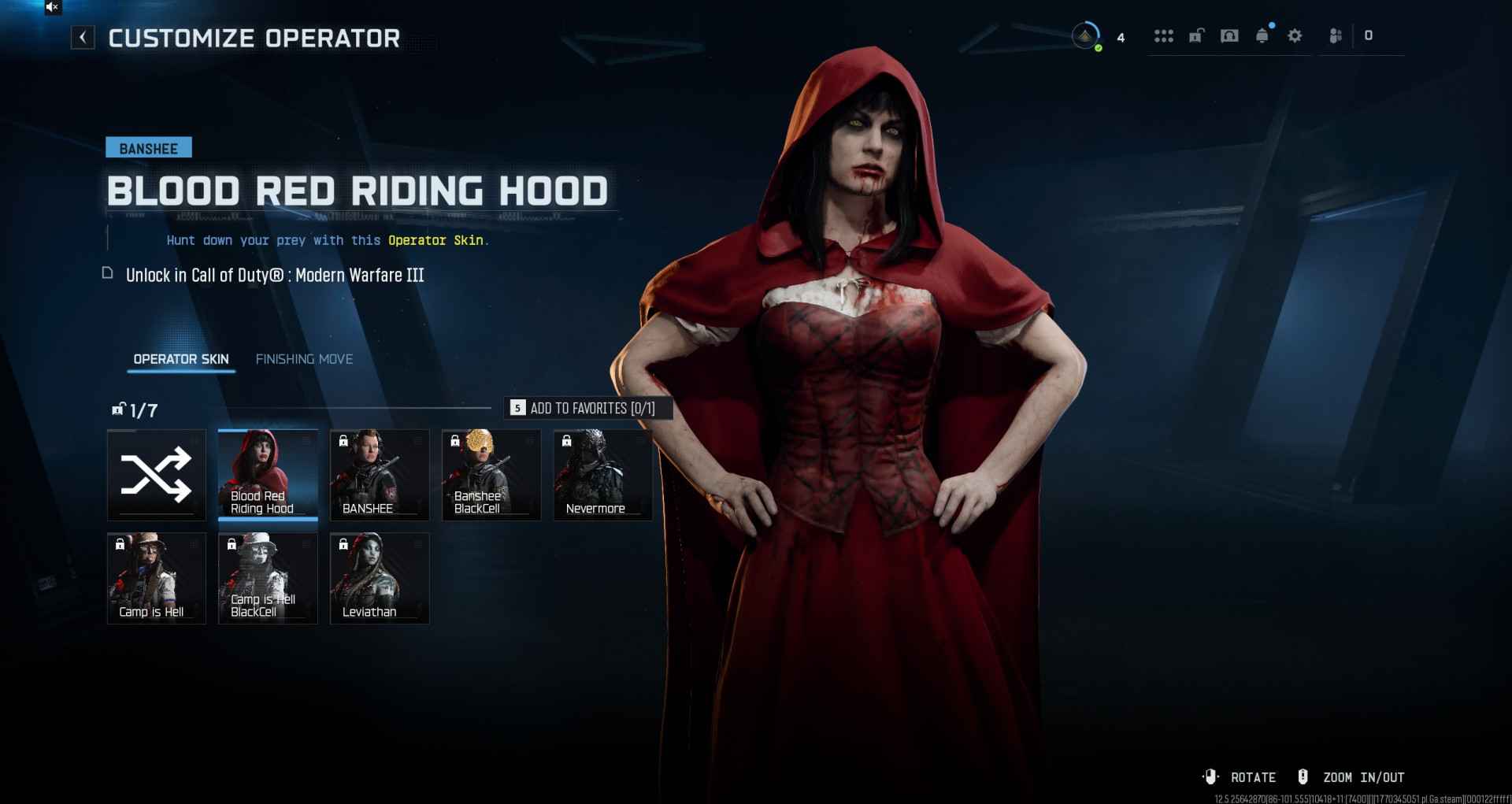Open the six-dot grid menu icon
This screenshot has width=1512, height=804.
(x=1163, y=35)
